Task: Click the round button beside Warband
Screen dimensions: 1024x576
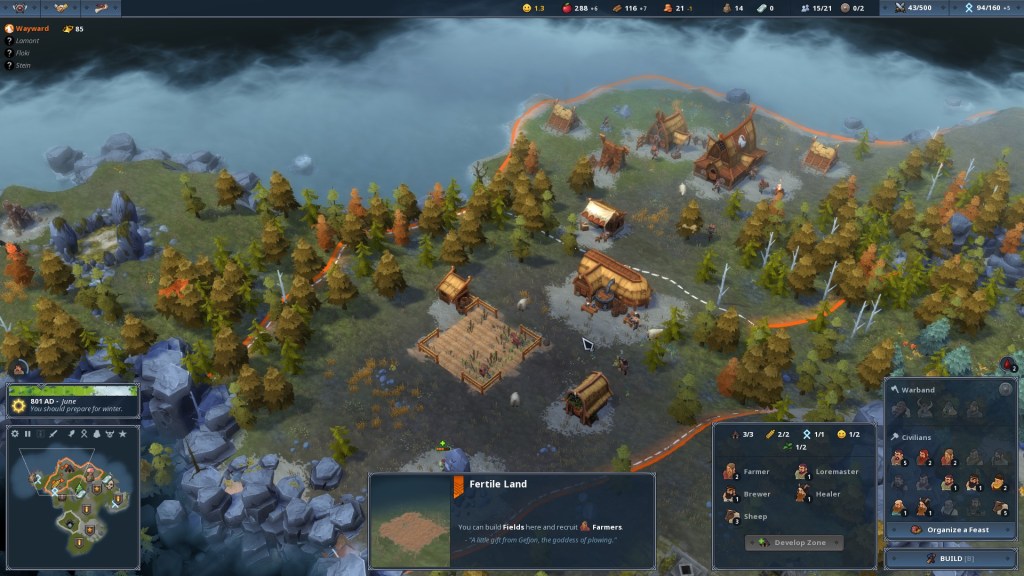Action: click(x=1004, y=389)
